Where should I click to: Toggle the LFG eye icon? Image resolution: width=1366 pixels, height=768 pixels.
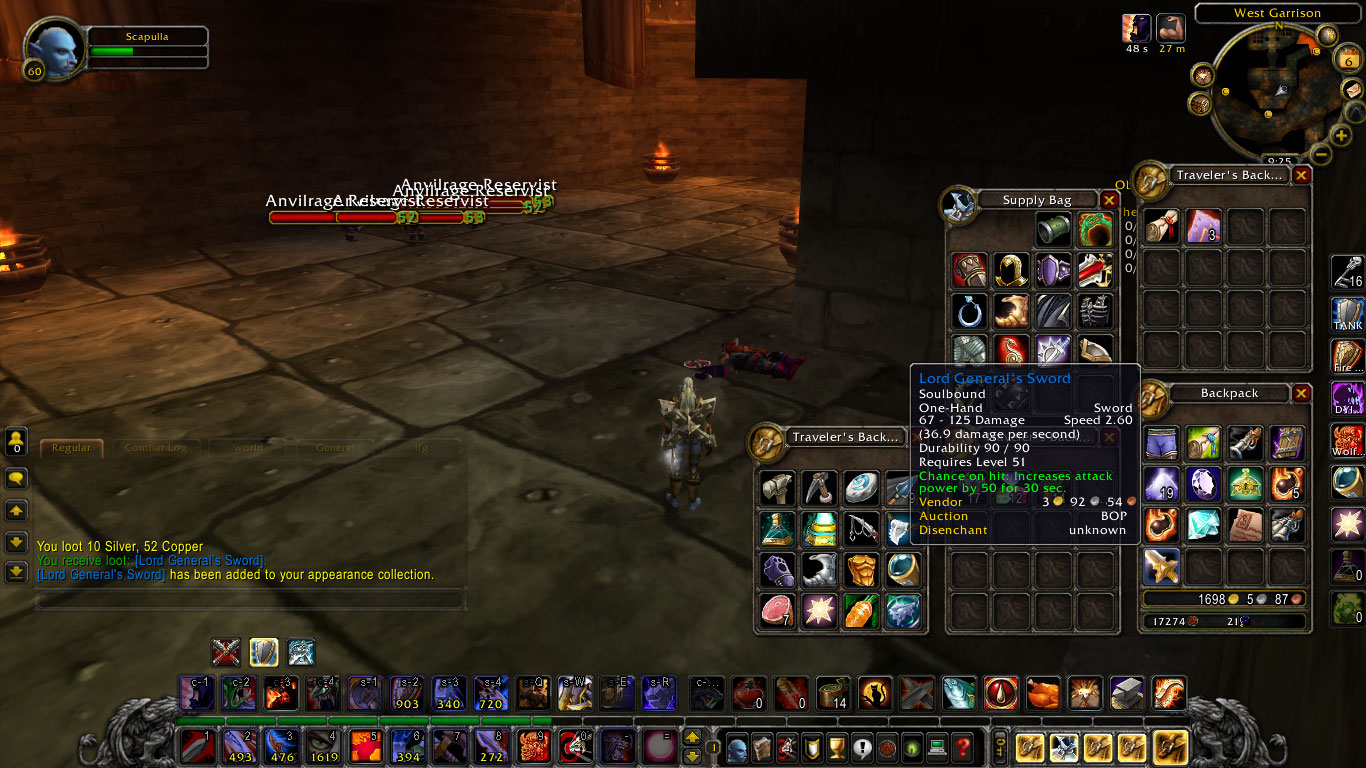[x=912, y=747]
